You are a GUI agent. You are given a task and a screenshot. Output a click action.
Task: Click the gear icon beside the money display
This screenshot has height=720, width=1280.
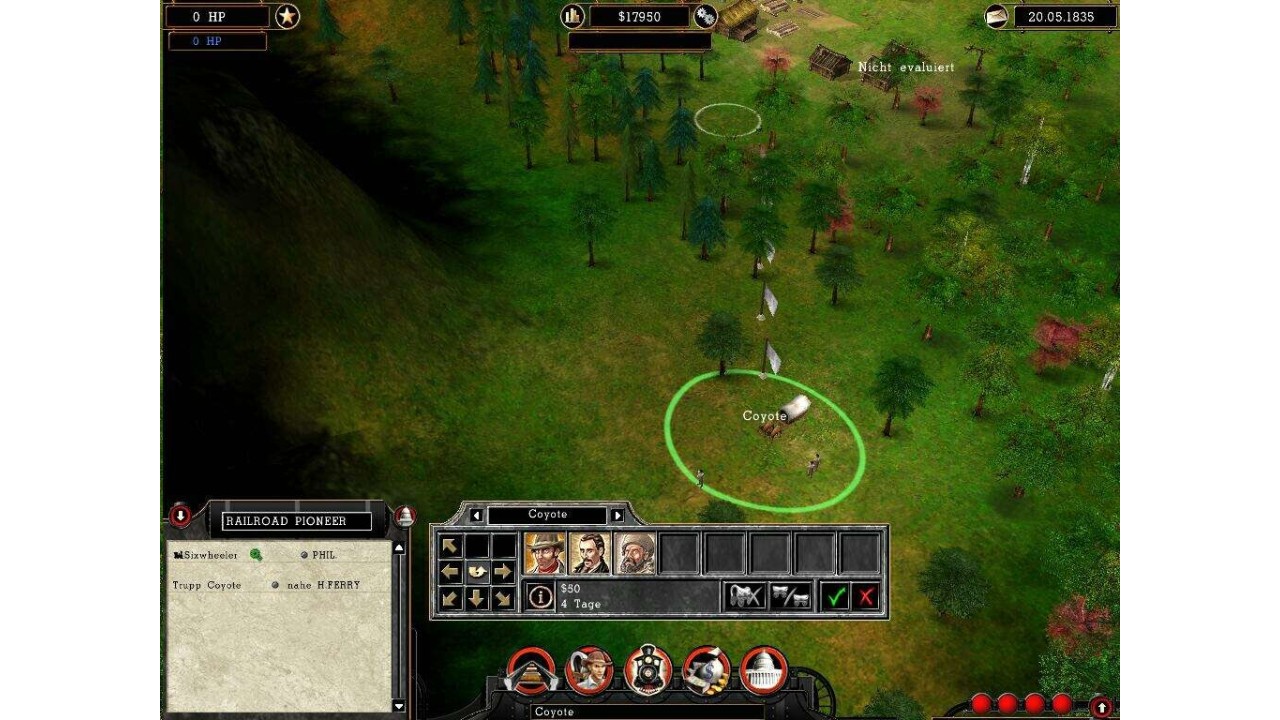tap(705, 16)
